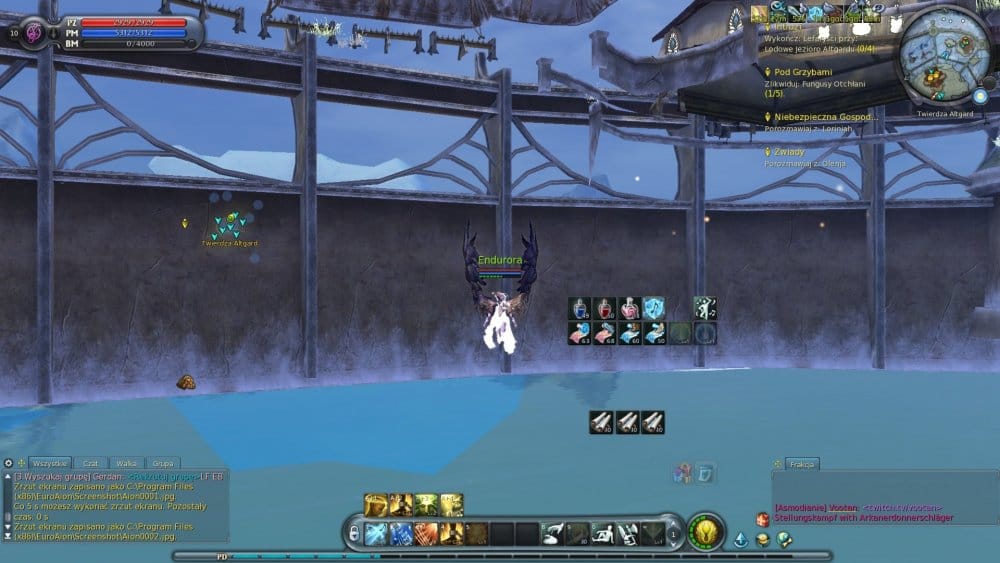Use the red health potion
This screenshot has width=1000, height=563.
(x=605, y=308)
